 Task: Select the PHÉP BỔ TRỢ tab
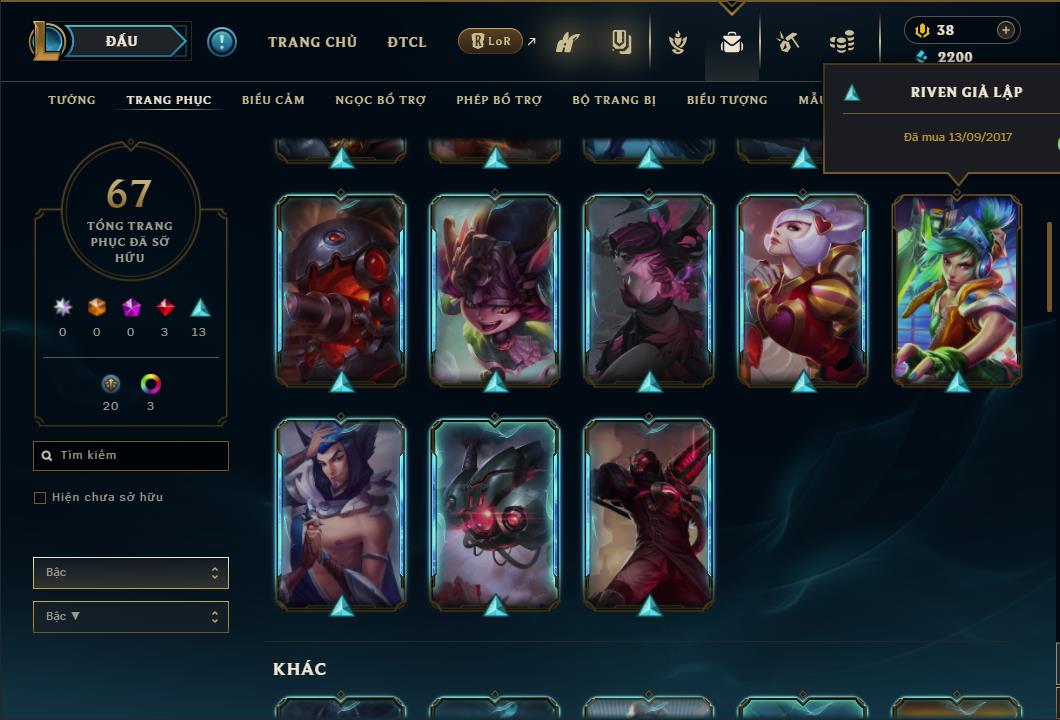pos(499,100)
